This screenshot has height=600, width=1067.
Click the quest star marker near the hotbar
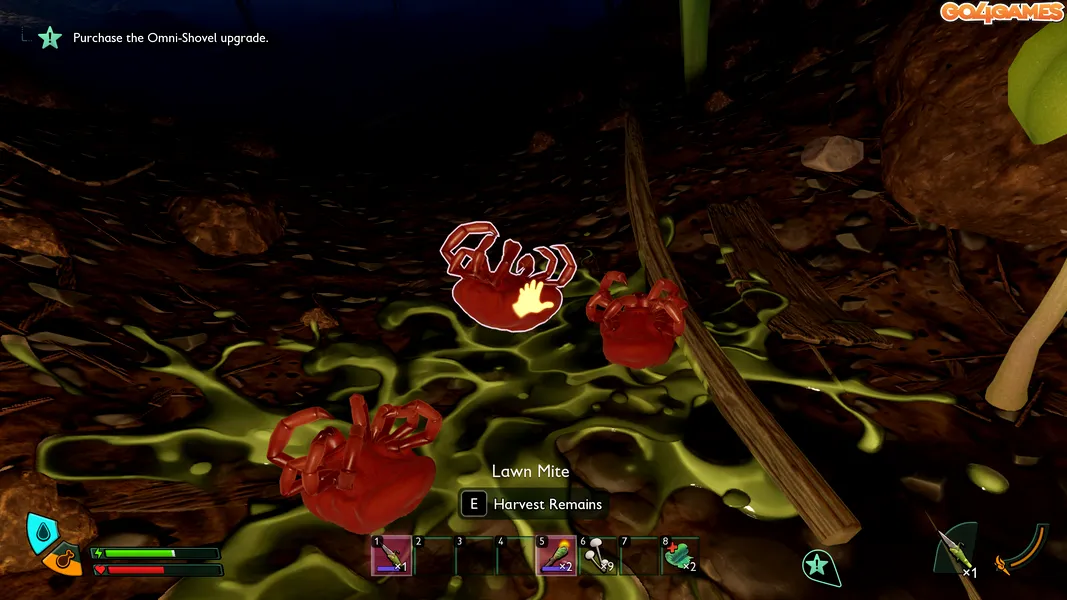tap(819, 566)
